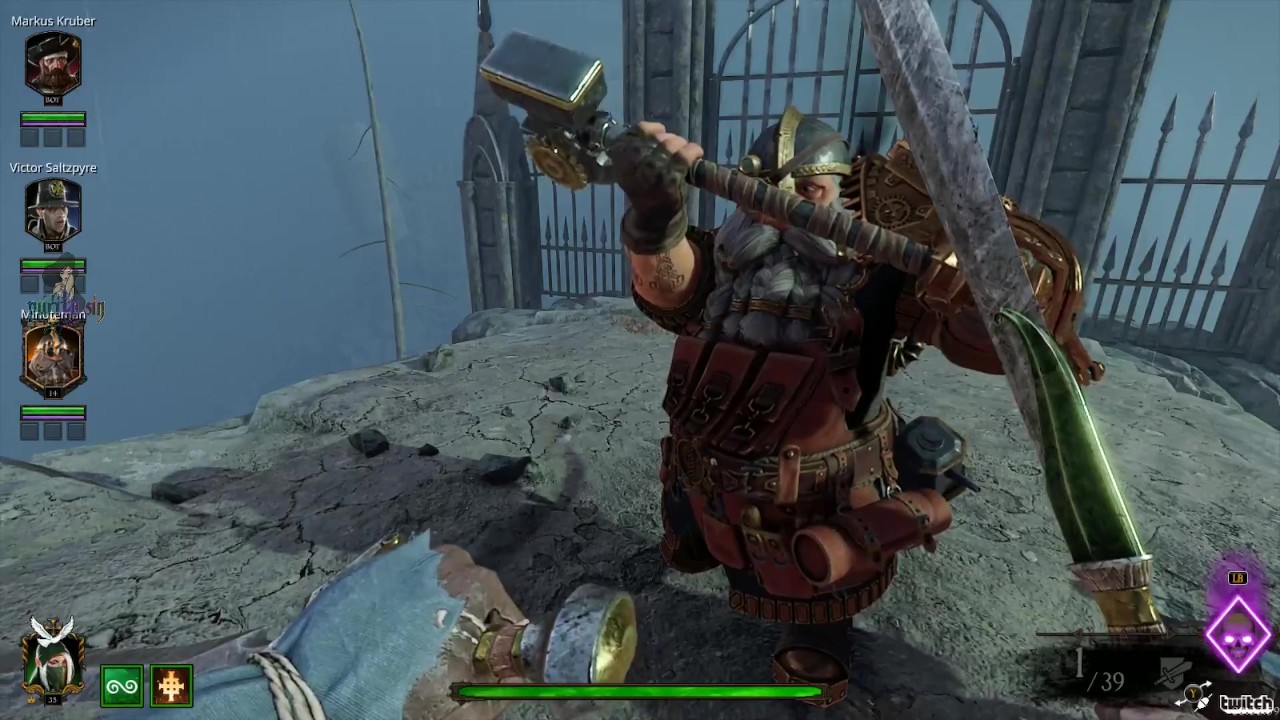Select Markus Kruber's bot portrait
Viewport: 1280px width, 720px height.
pos(53,65)
